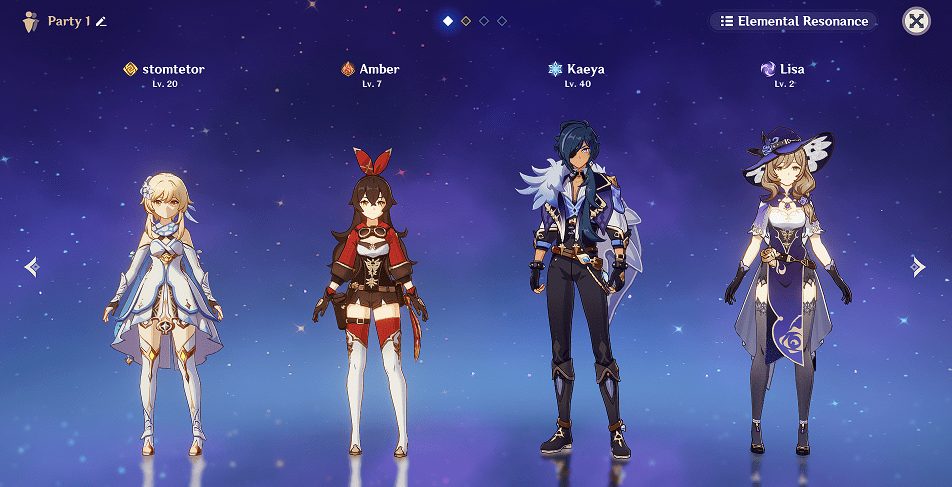Select Kaeya's party slot
The width and height of the screenshot is (952, 487).
pyautogui.click(x=577, y=290)
